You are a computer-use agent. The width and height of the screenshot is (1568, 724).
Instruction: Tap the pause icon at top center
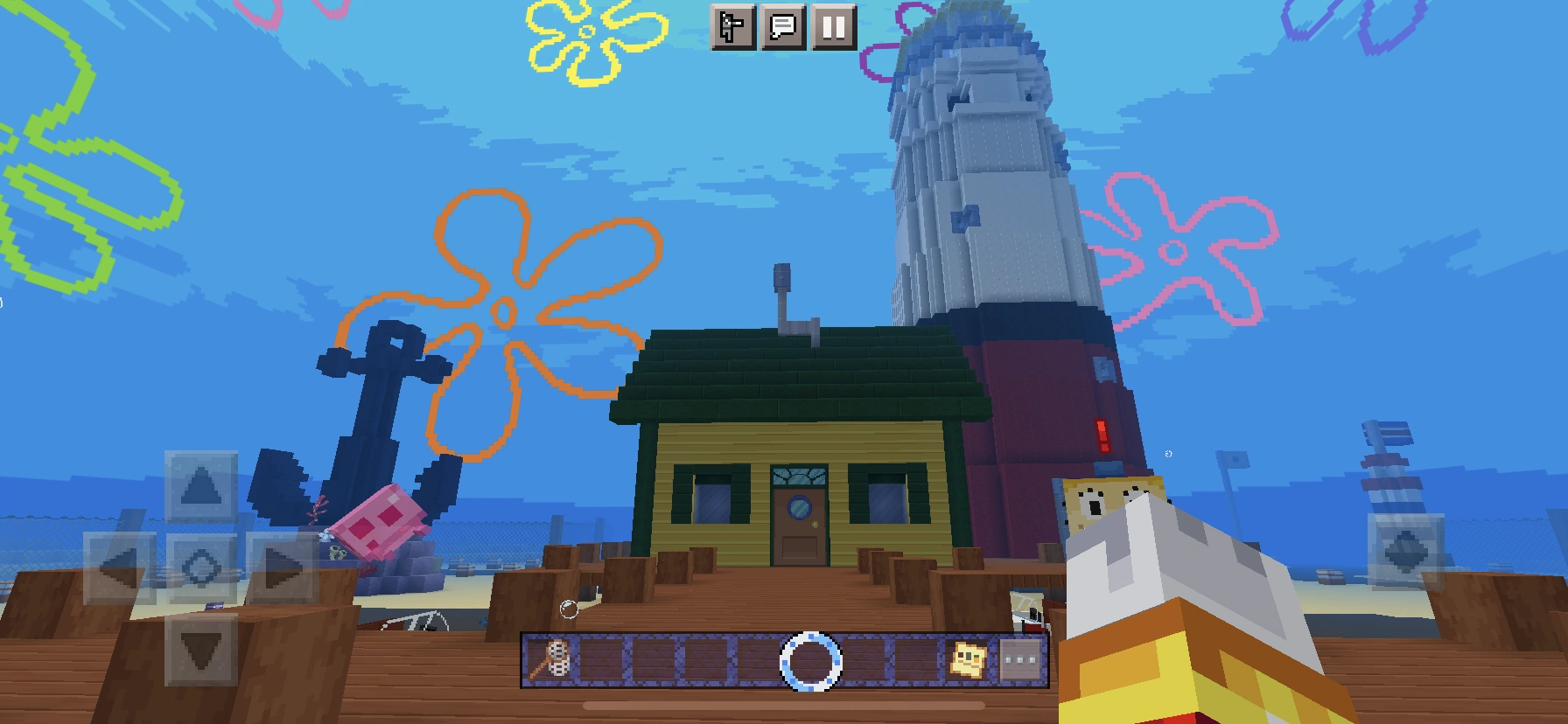(x=836, y=27)
